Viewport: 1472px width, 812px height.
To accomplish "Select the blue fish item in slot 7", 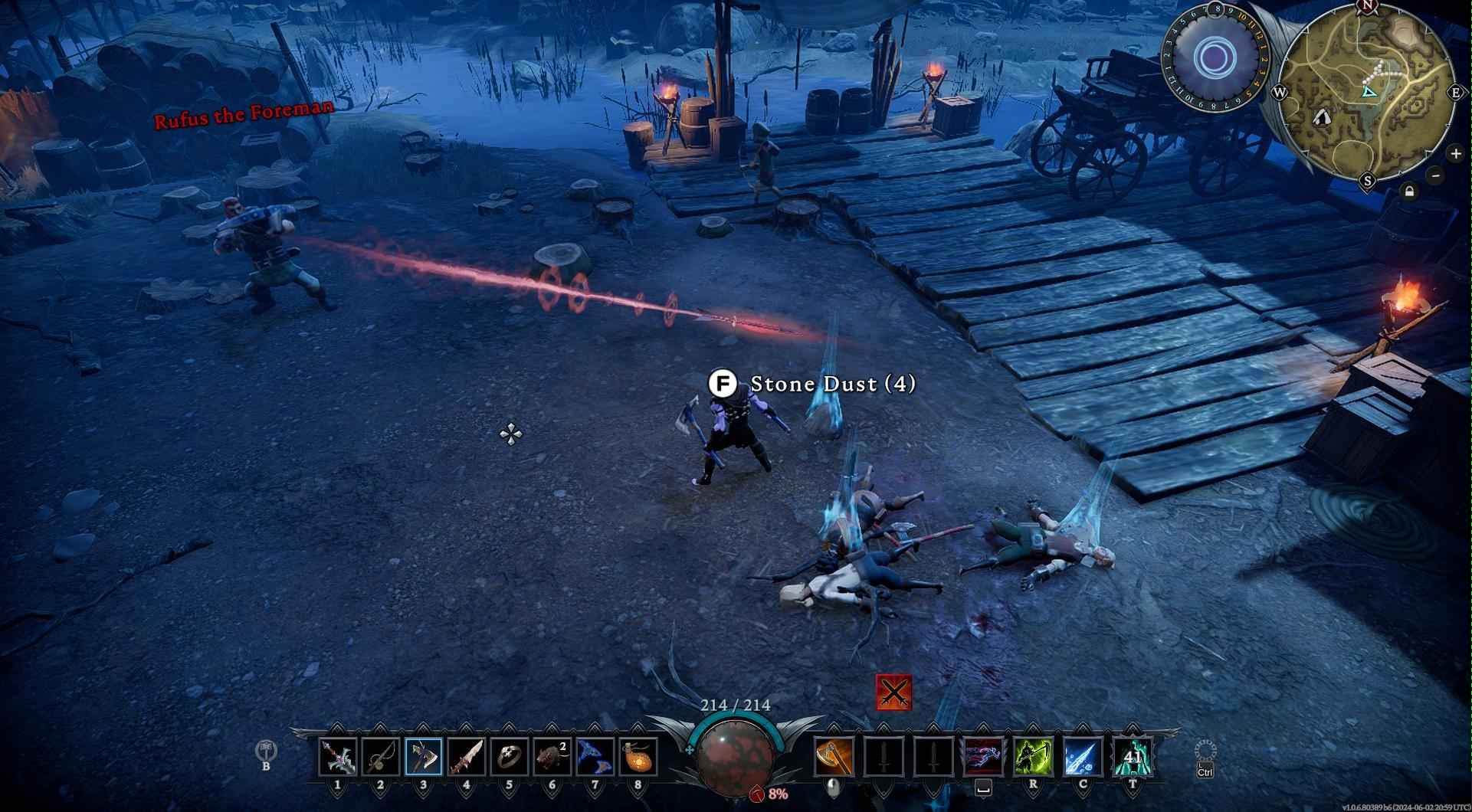I will pos(595,757).
